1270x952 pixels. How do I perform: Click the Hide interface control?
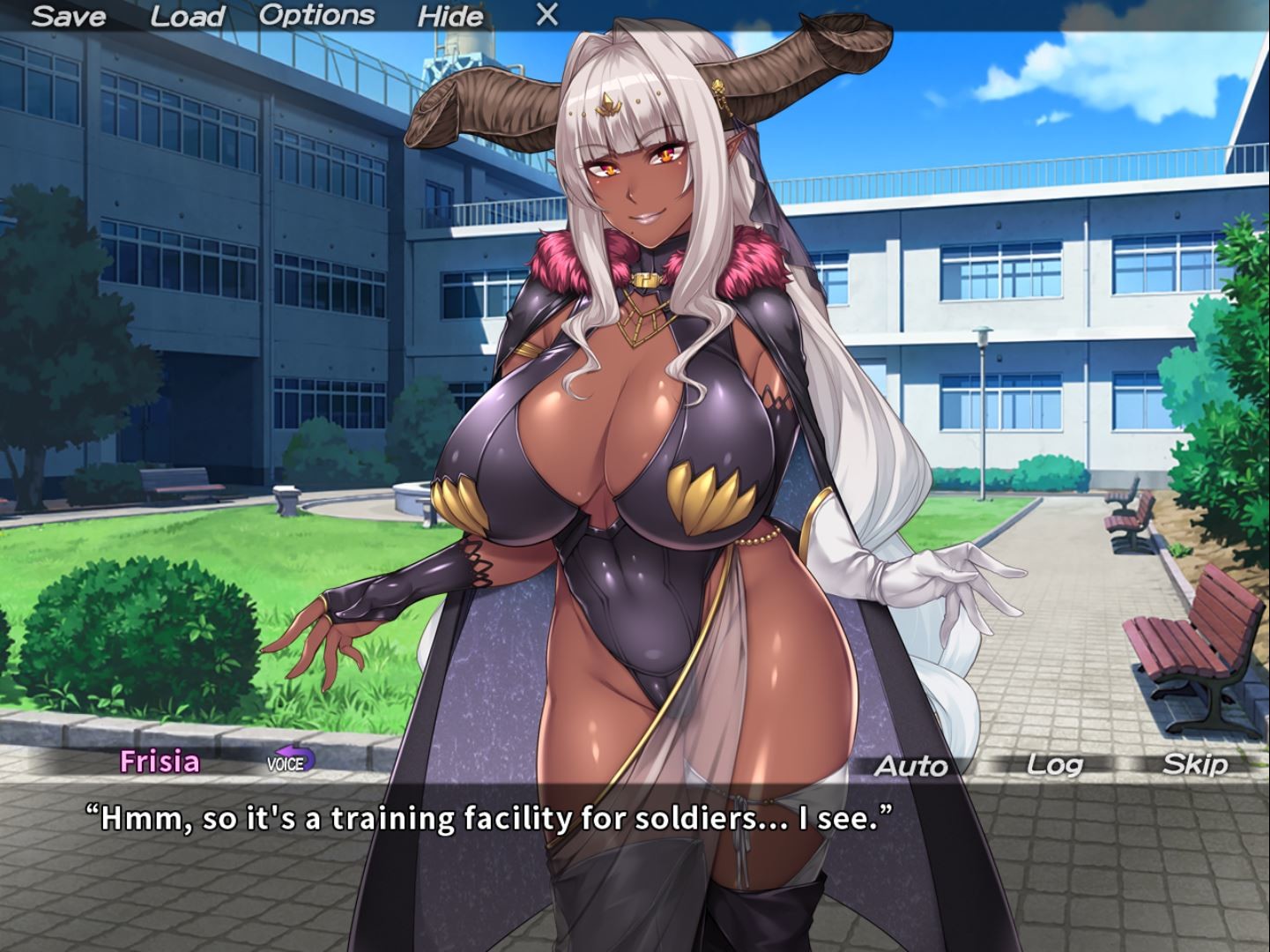coord(451,15)
